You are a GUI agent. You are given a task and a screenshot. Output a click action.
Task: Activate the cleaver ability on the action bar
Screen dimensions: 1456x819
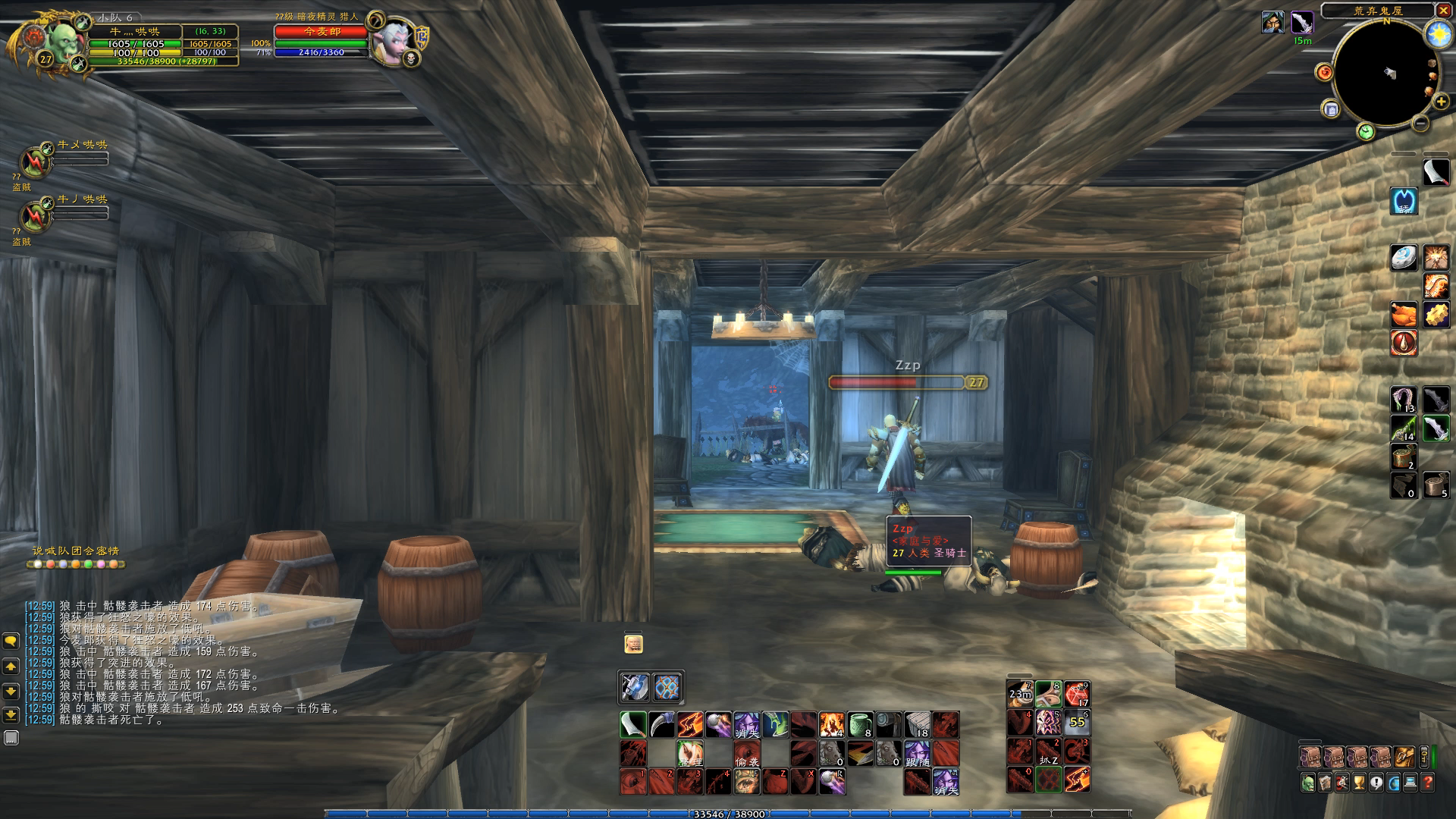(633, 725)
